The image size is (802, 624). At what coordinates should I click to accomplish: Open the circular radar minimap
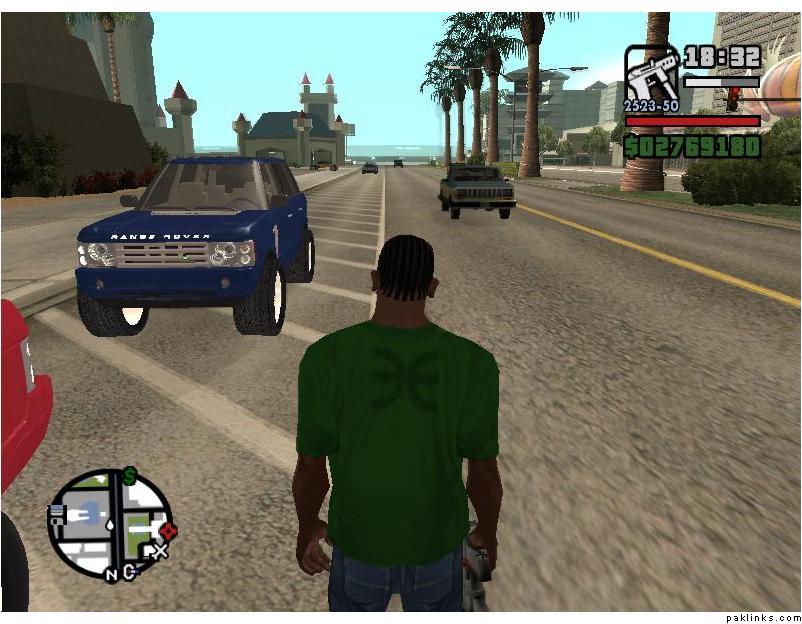coord(110,524)
